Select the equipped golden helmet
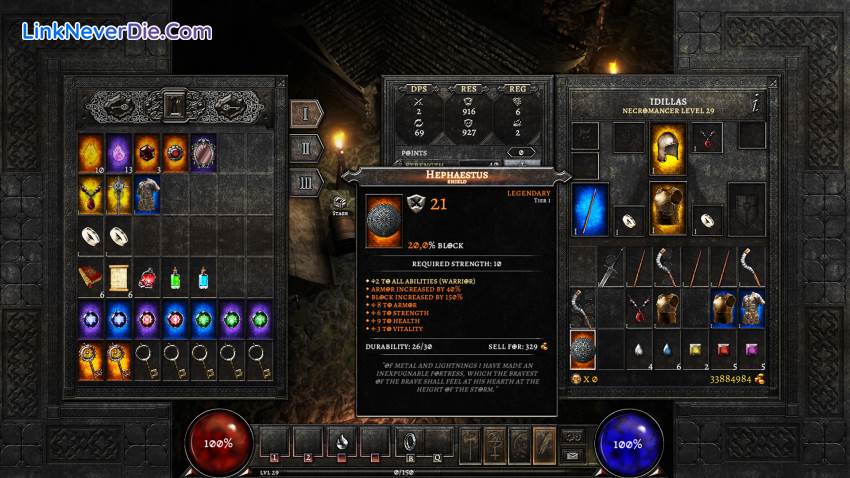The image size is (850, 478). click(667, 143)
